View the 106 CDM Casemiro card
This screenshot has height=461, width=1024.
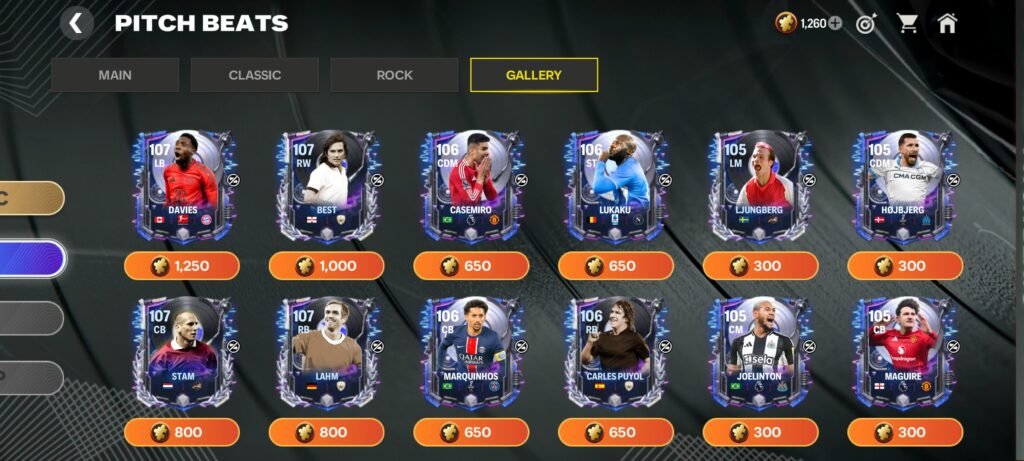tap(472, 187)
